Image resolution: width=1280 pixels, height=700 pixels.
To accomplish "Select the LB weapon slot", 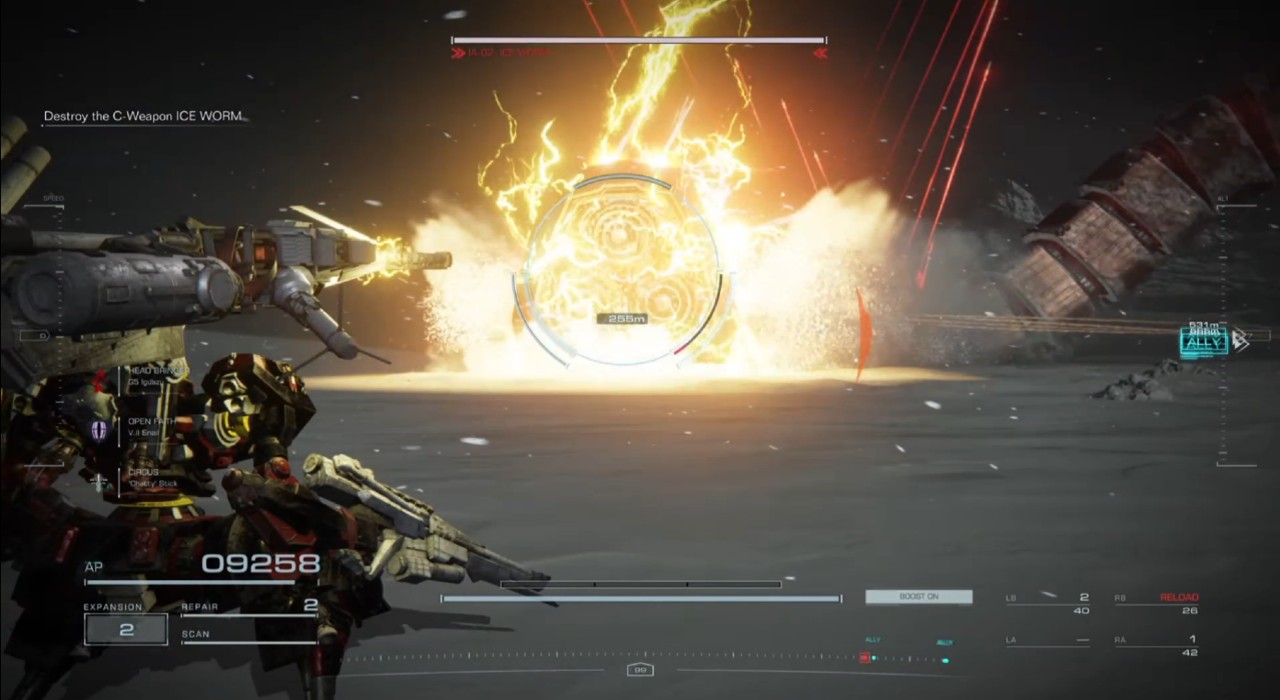I will coord(1047,603).
